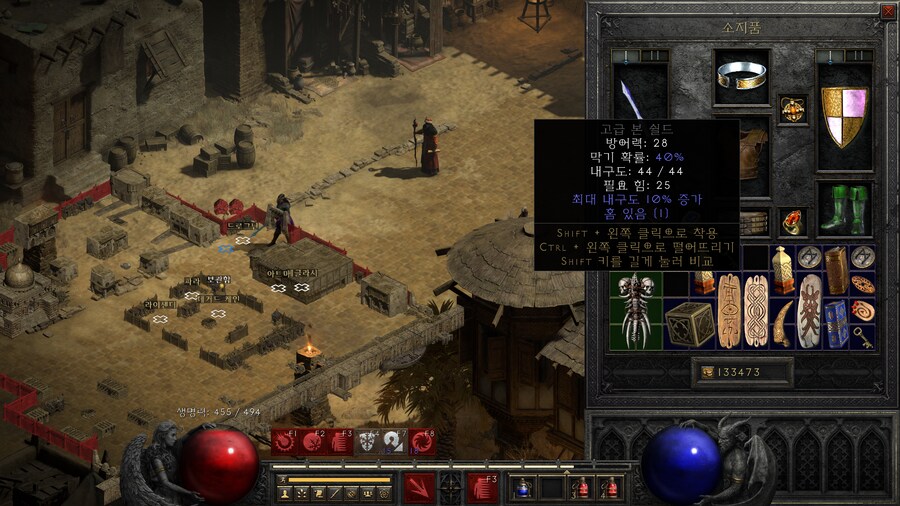Pick up the skull torch charm

tap(636, 310)
